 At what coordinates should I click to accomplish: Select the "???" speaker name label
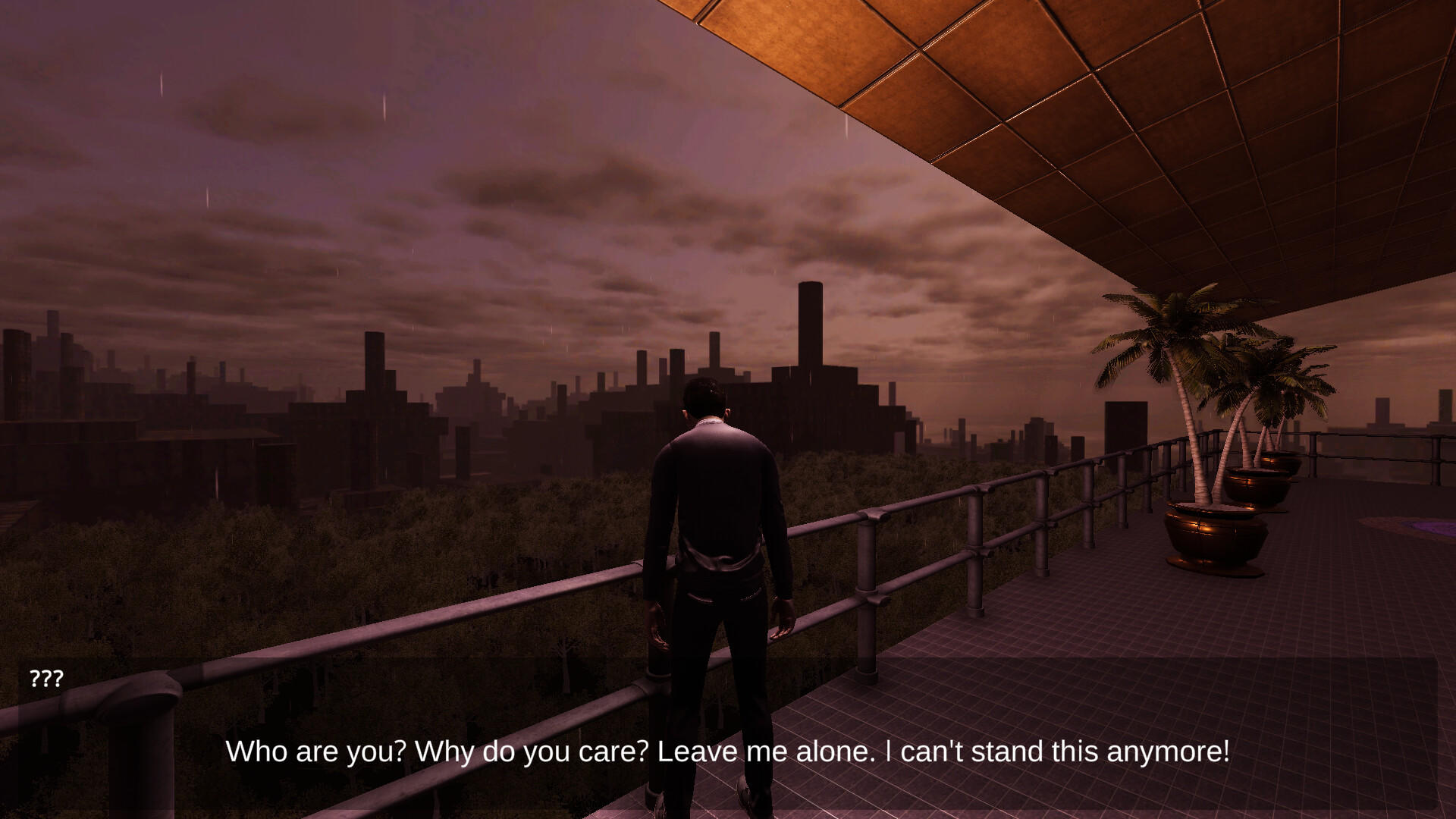coord(47,679)
